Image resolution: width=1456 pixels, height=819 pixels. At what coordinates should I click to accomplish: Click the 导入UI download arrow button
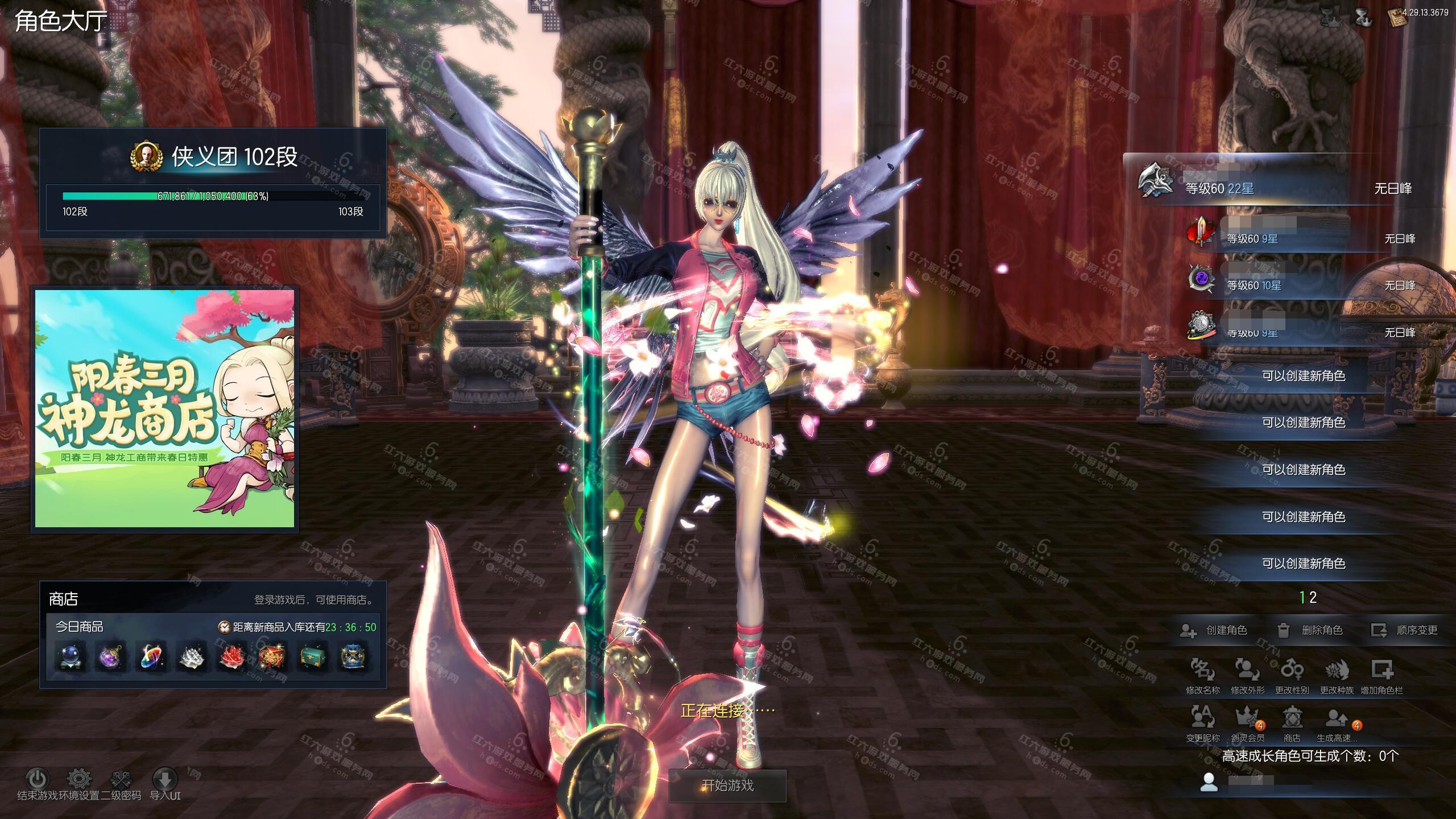(x=165, y=779)
